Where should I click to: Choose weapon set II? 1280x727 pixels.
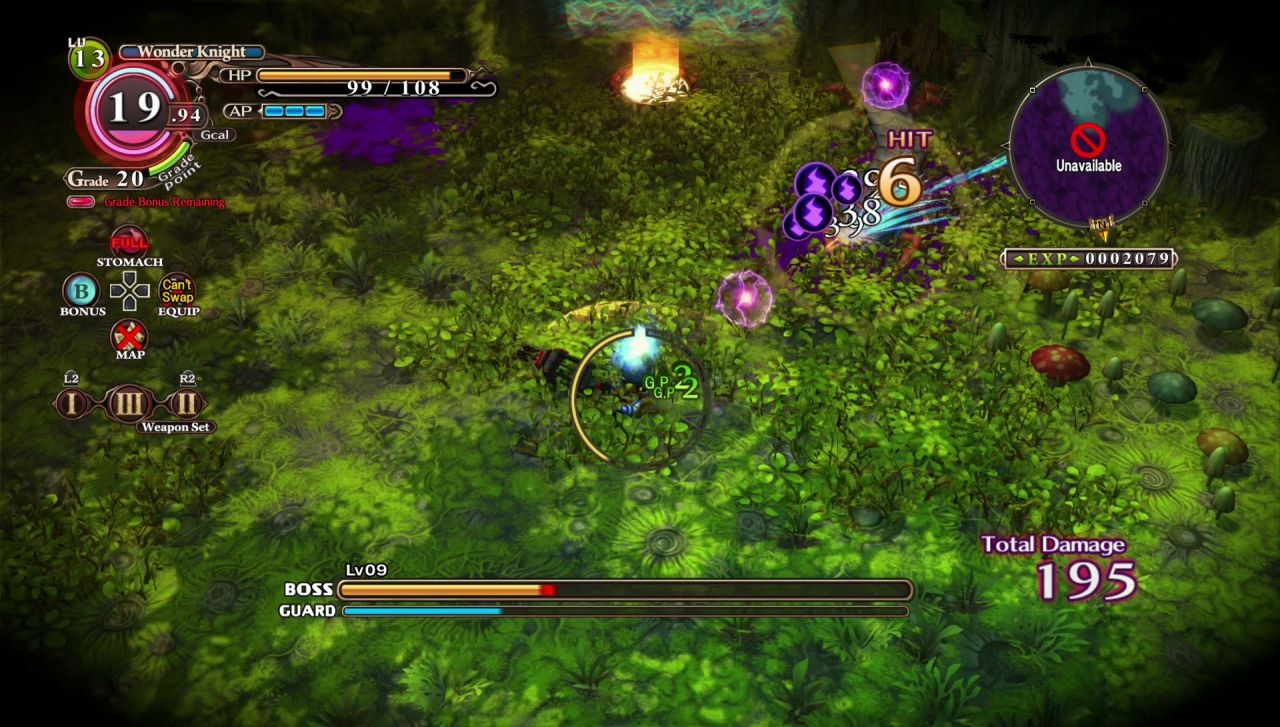(x=187, y=404)
